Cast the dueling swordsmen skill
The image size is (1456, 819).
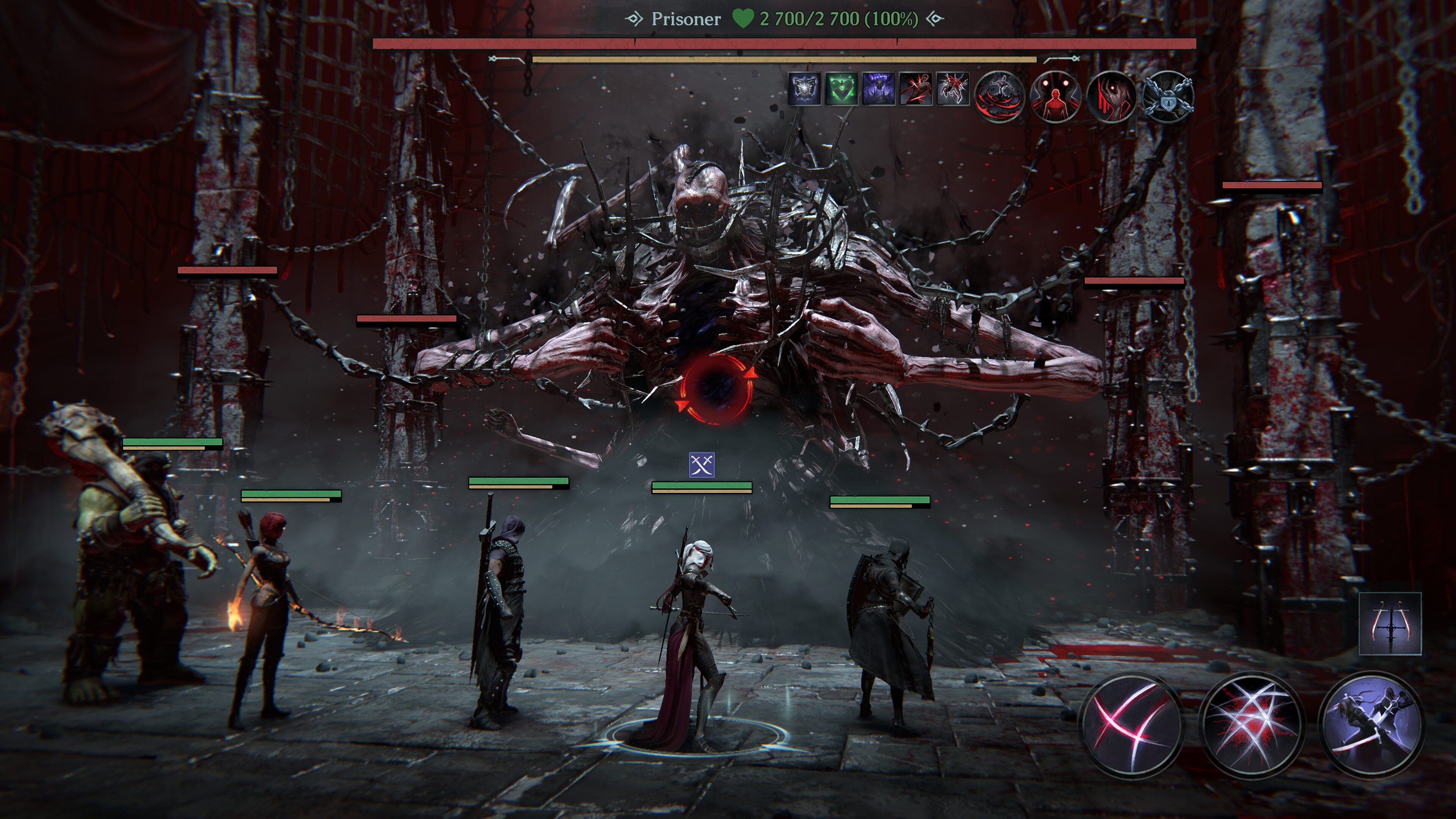point(1371,725)
